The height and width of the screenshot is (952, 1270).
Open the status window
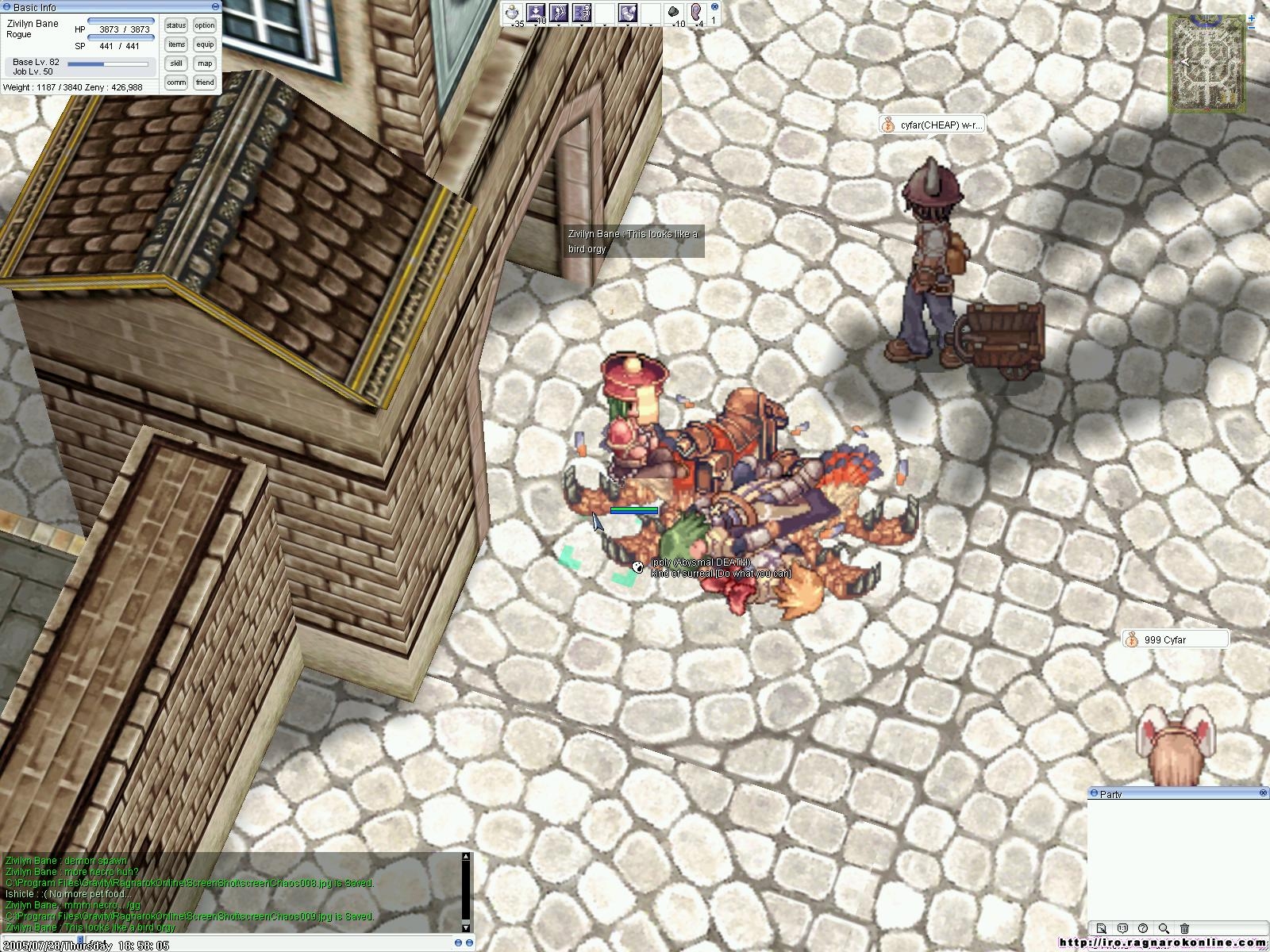pyautogui.click(x=176, y=25)
